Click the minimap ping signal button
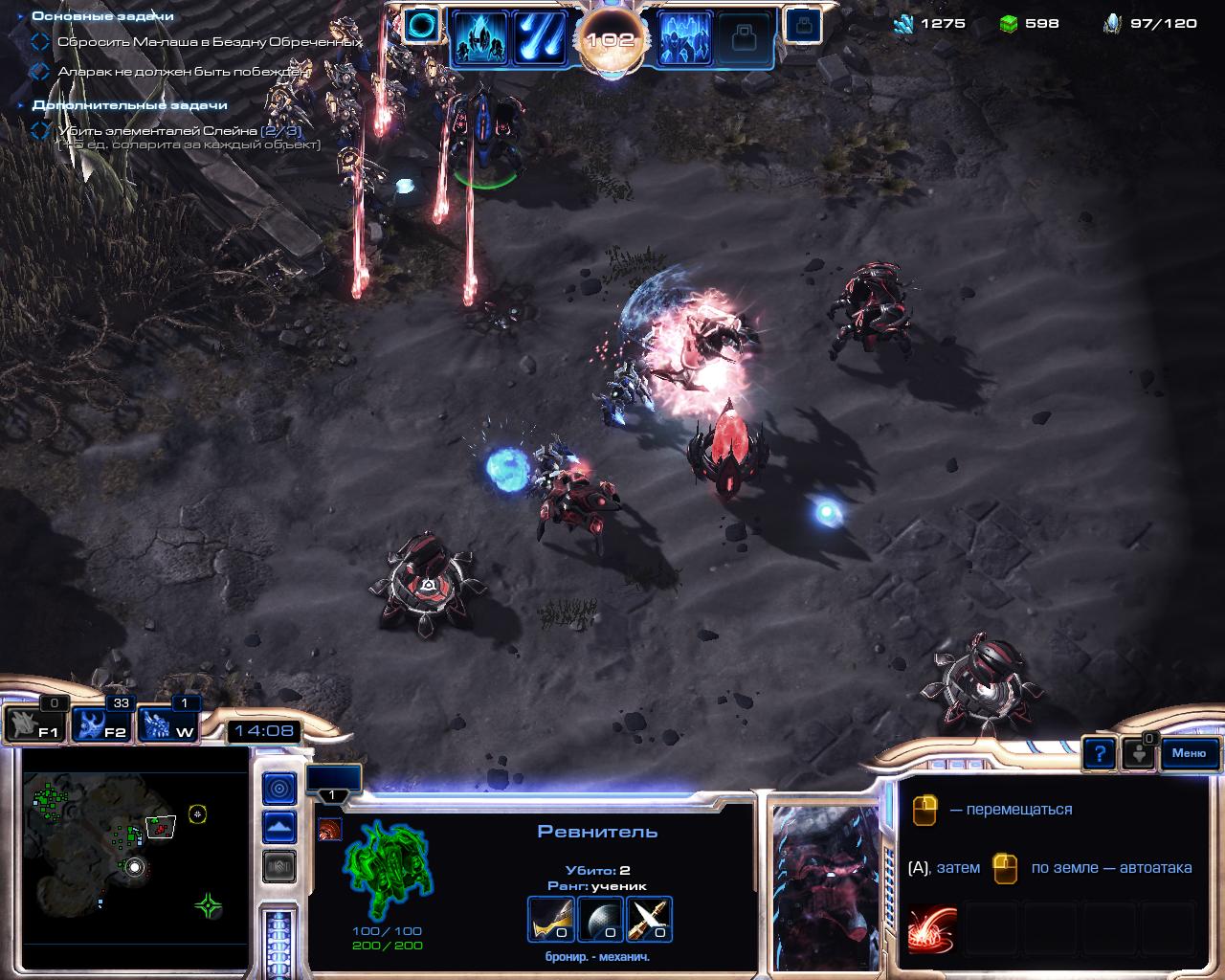Viewport: 1225px width, 980px height. click(x=279, y=789)
